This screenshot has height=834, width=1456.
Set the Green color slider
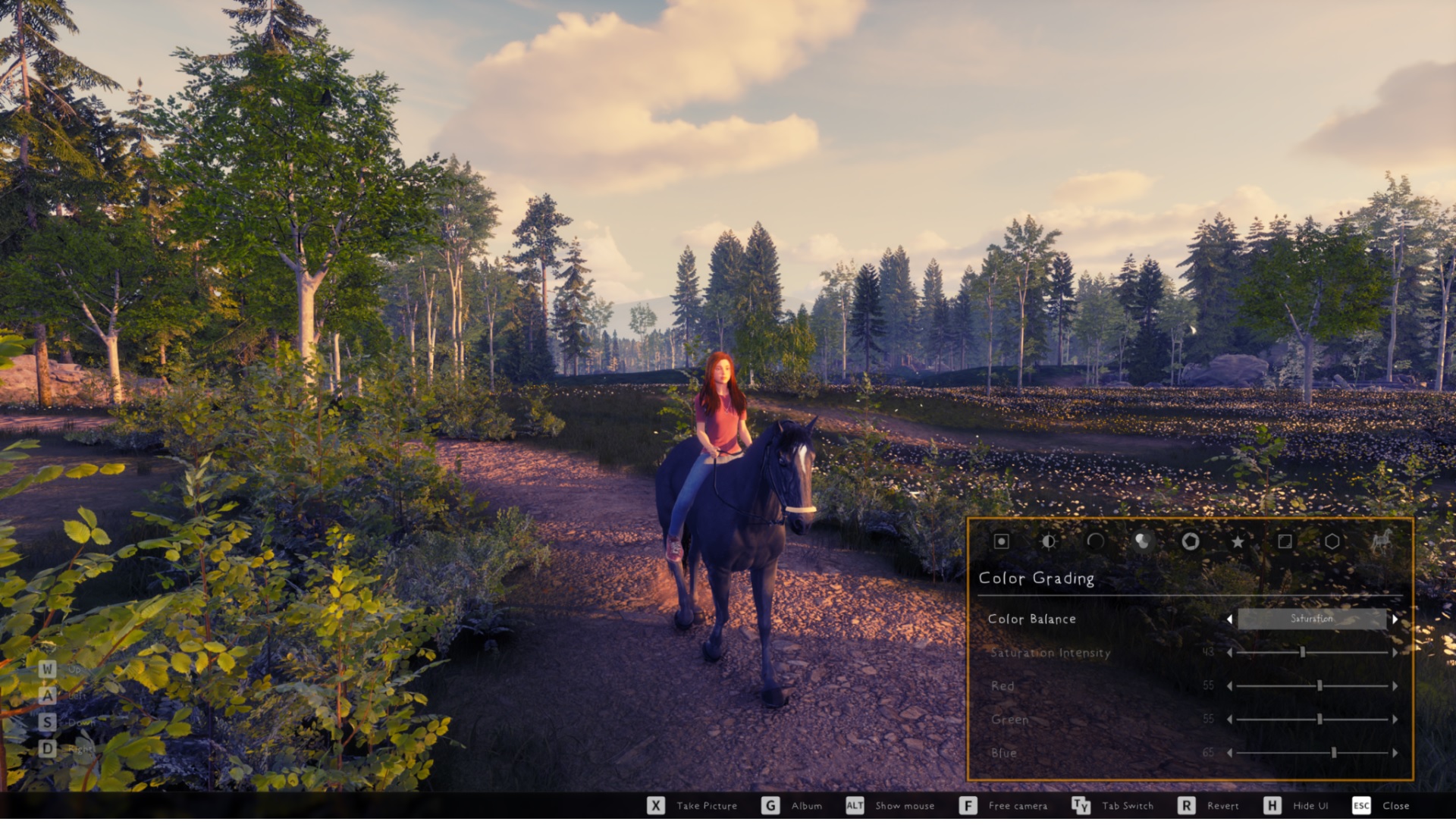click(1319, 720)
